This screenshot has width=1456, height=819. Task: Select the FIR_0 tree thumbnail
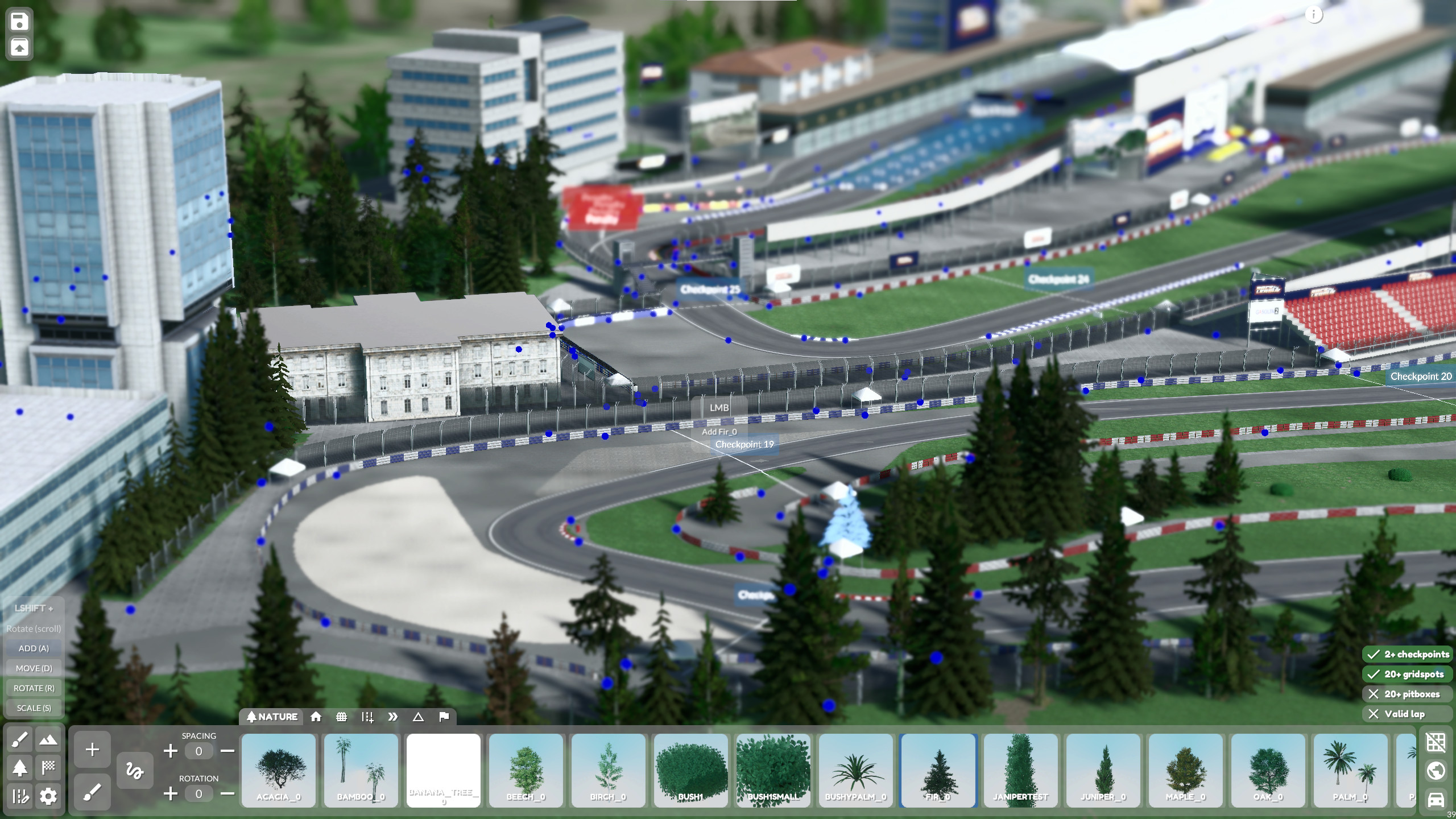pyautogui.click(x=938, y=771)
